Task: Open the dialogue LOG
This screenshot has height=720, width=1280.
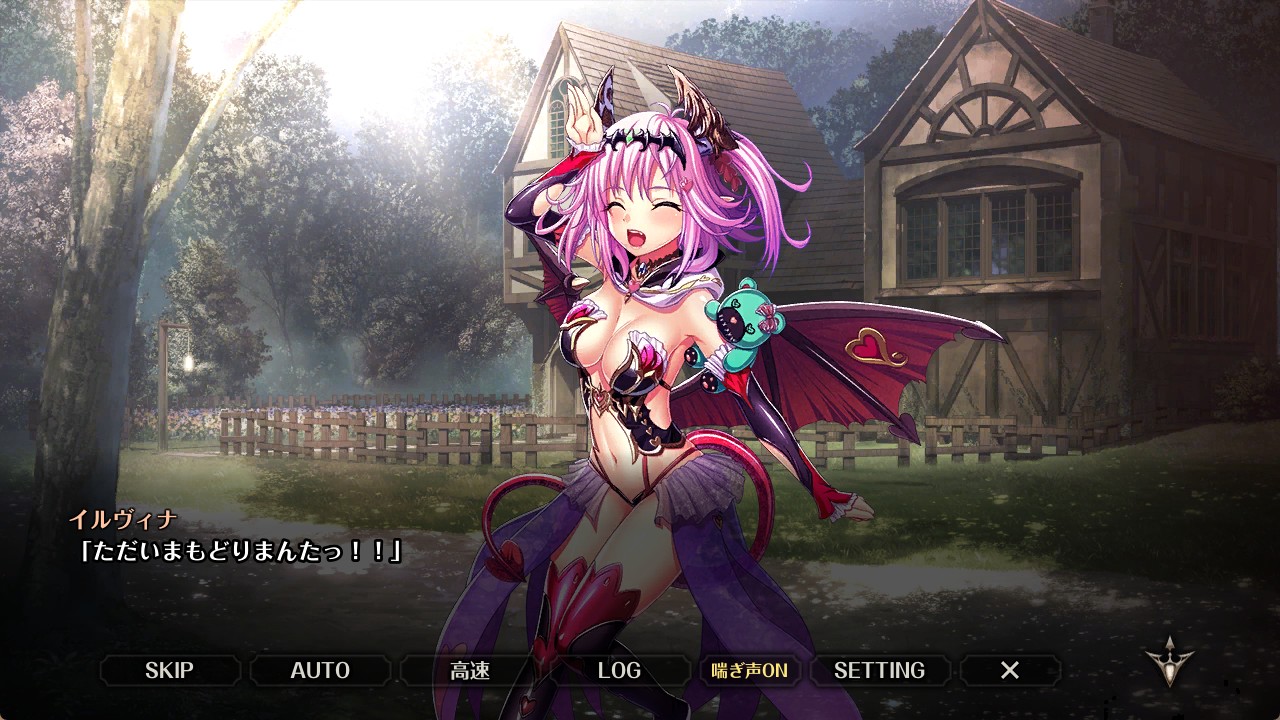Action: (x=619, y=670)
